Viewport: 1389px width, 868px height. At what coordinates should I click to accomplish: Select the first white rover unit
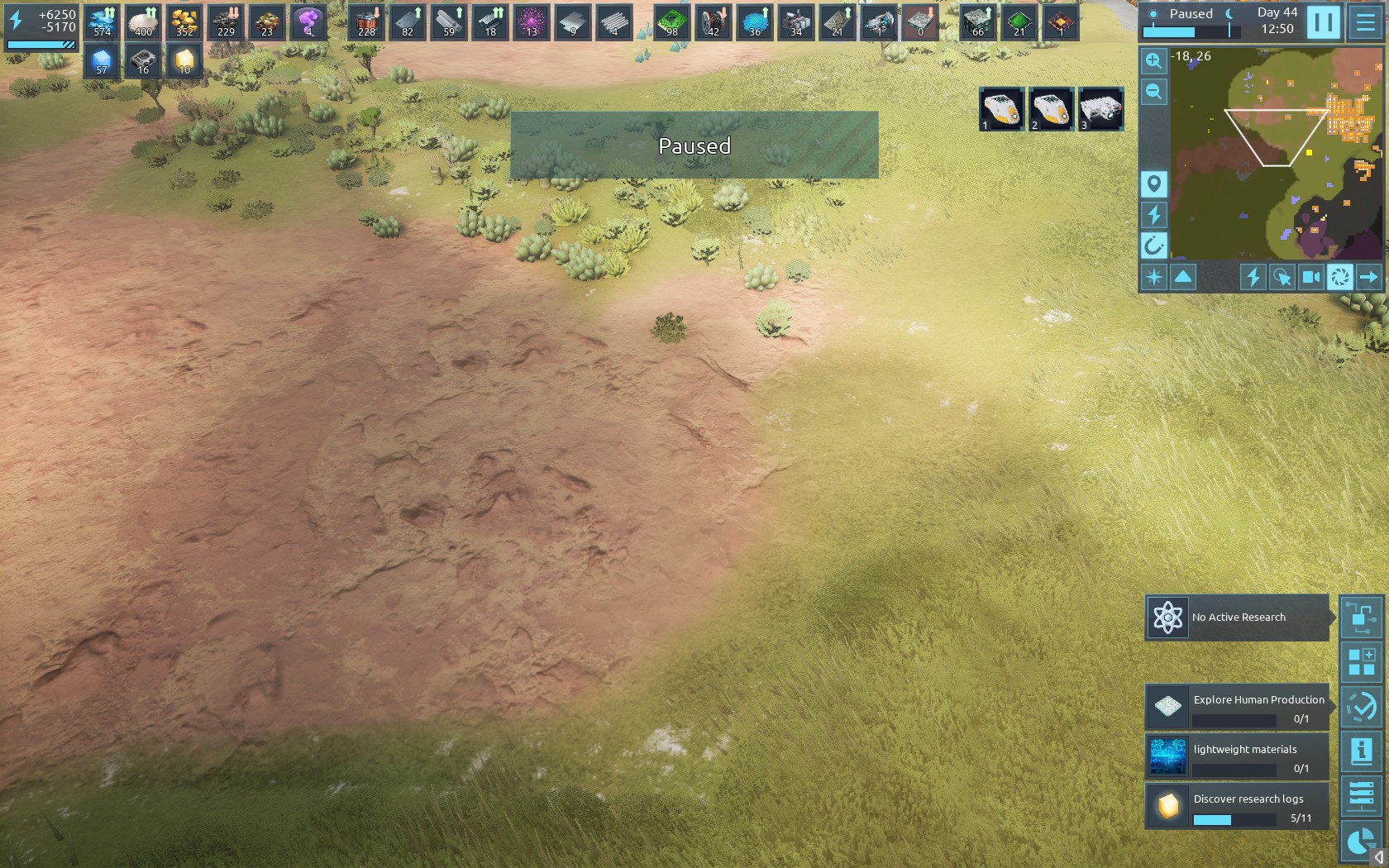point(1002,109)
